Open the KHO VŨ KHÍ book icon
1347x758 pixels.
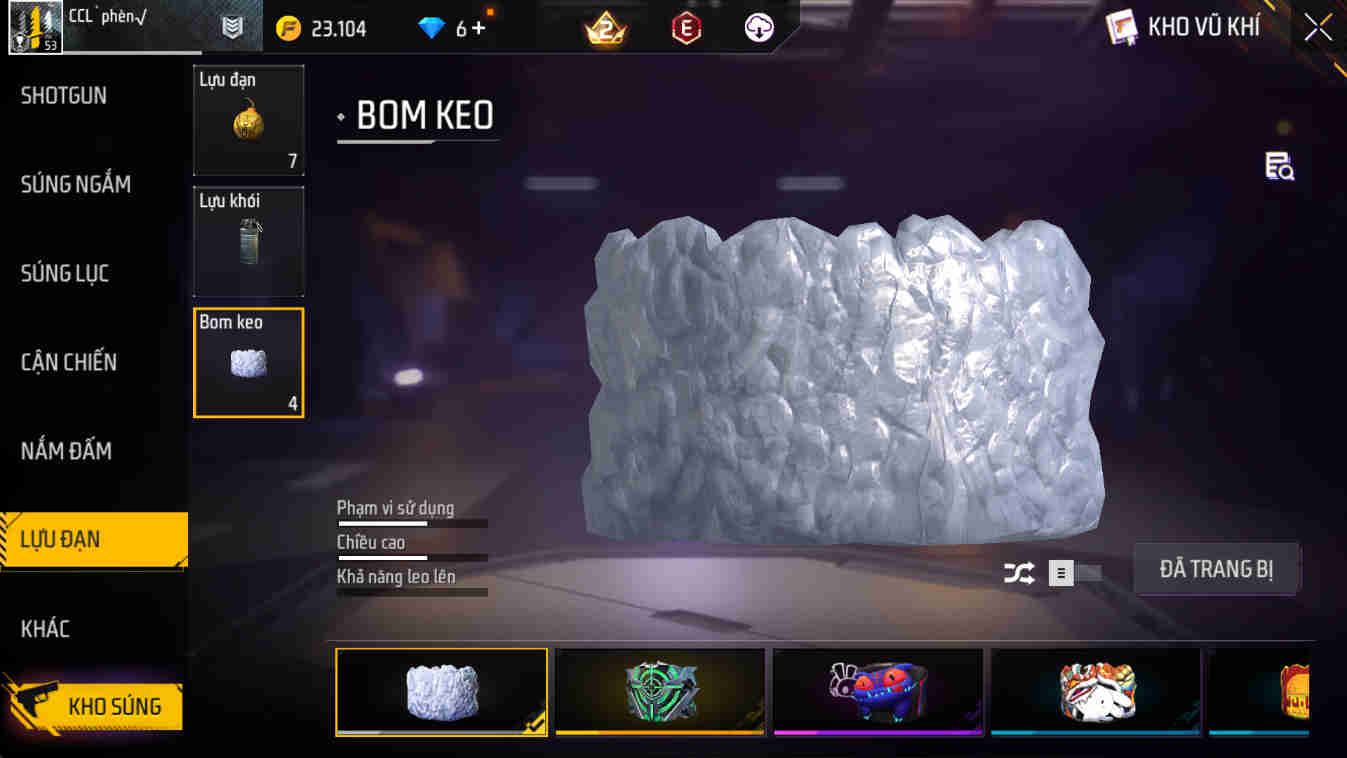pos(1122,28)
